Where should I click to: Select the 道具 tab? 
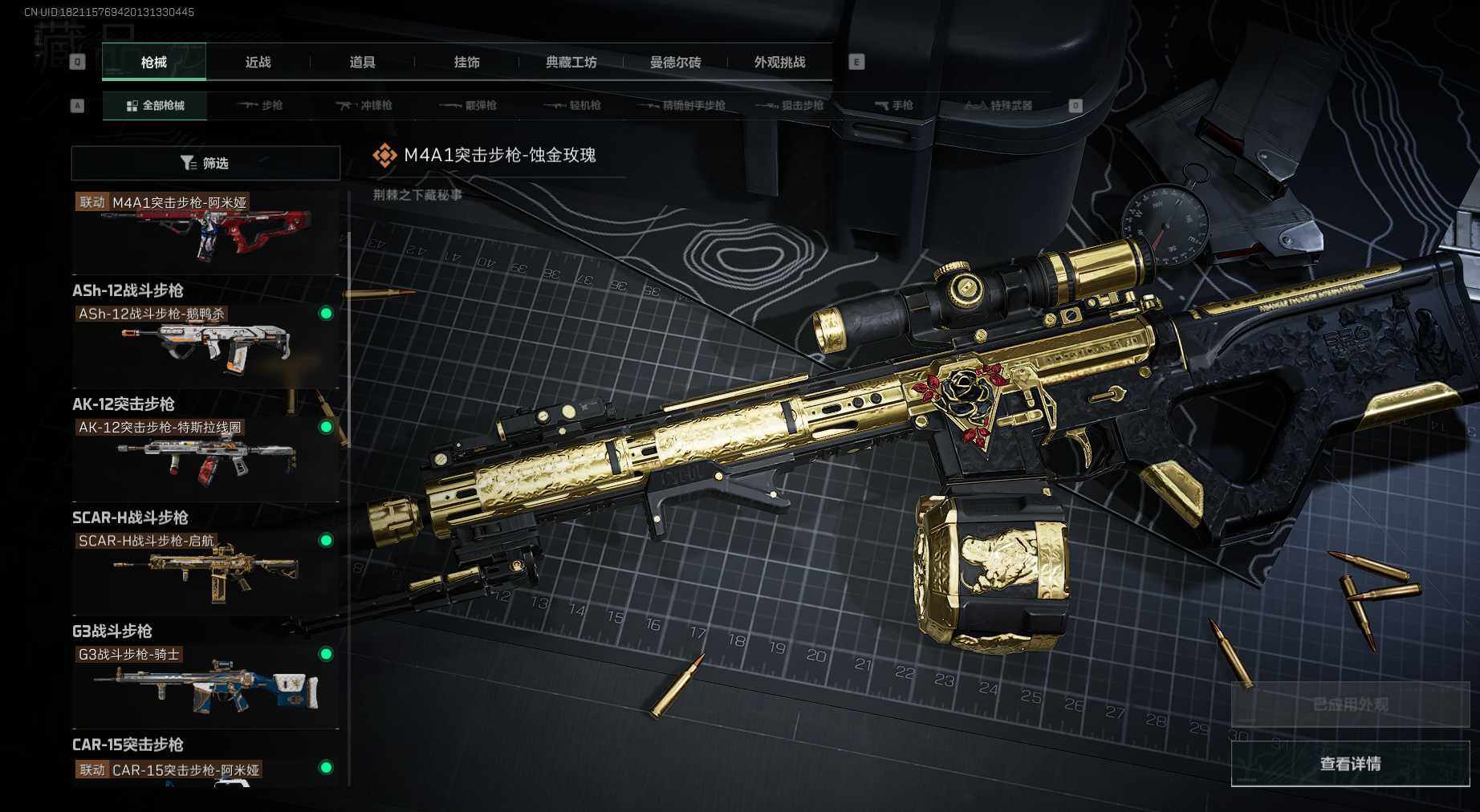click(x=362, y=62)
